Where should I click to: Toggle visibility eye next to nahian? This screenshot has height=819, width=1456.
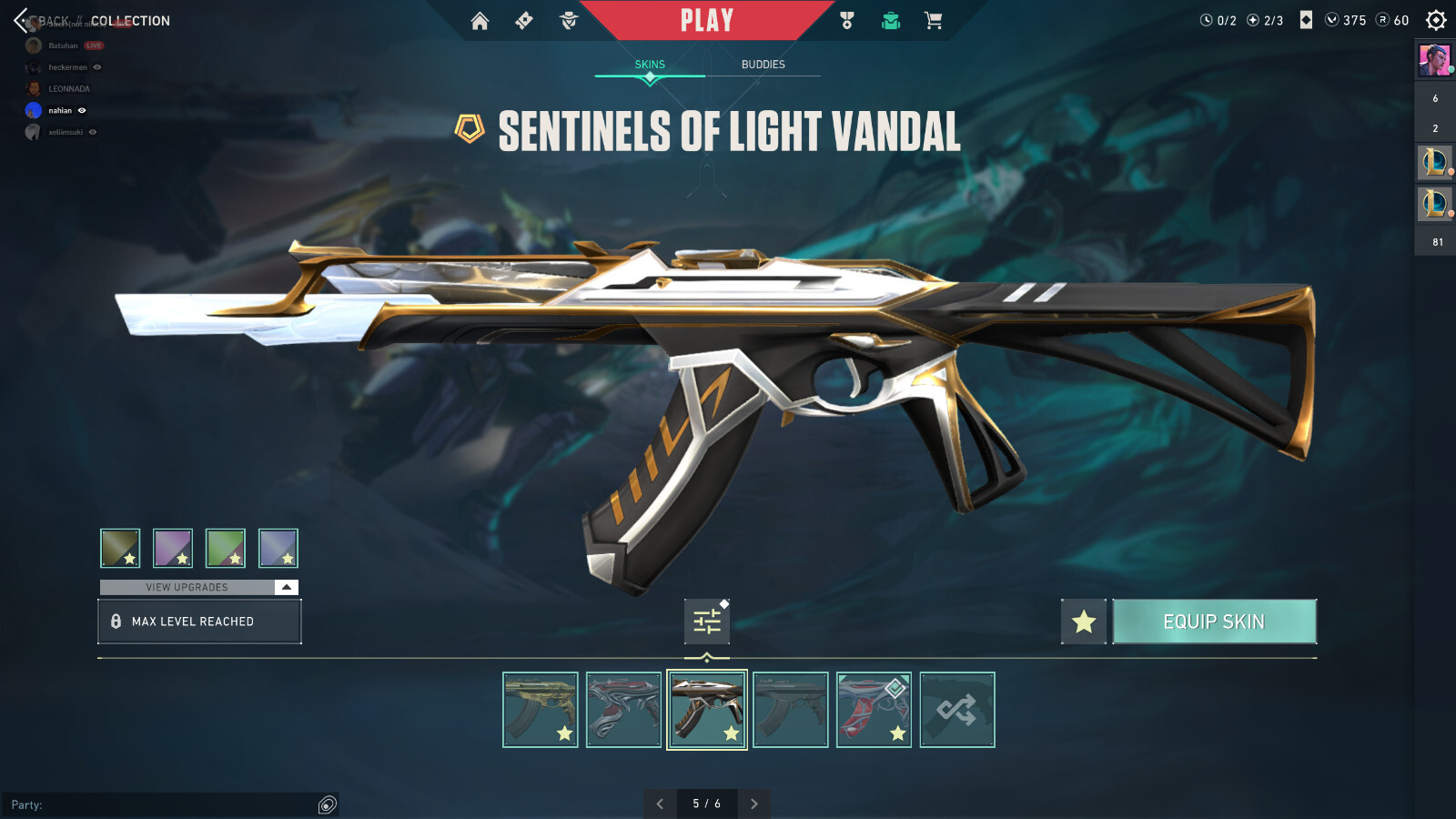click(x=81, y=110)
